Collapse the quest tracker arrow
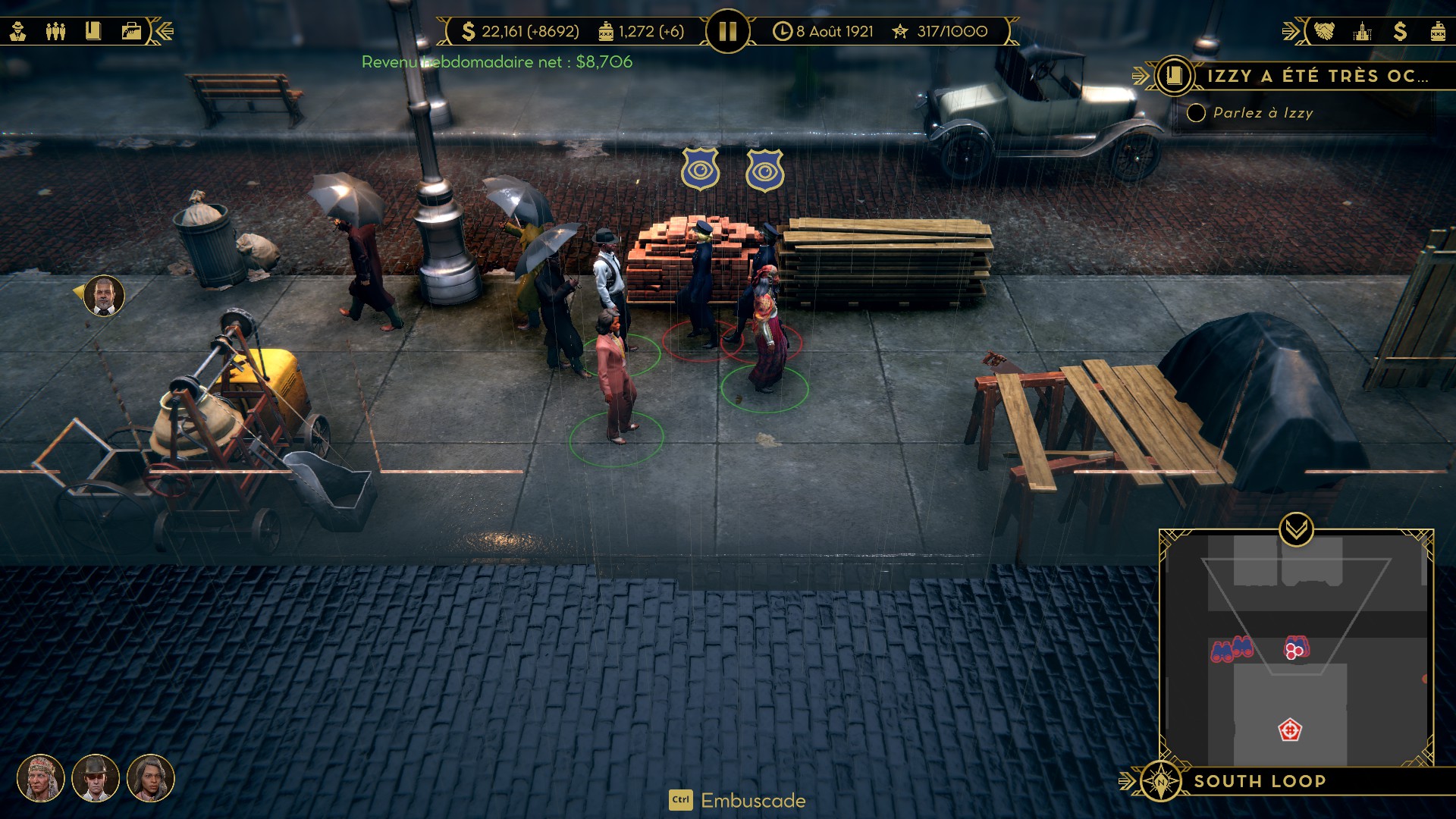The image size is (1456, 819). (x=1139, y=76)
